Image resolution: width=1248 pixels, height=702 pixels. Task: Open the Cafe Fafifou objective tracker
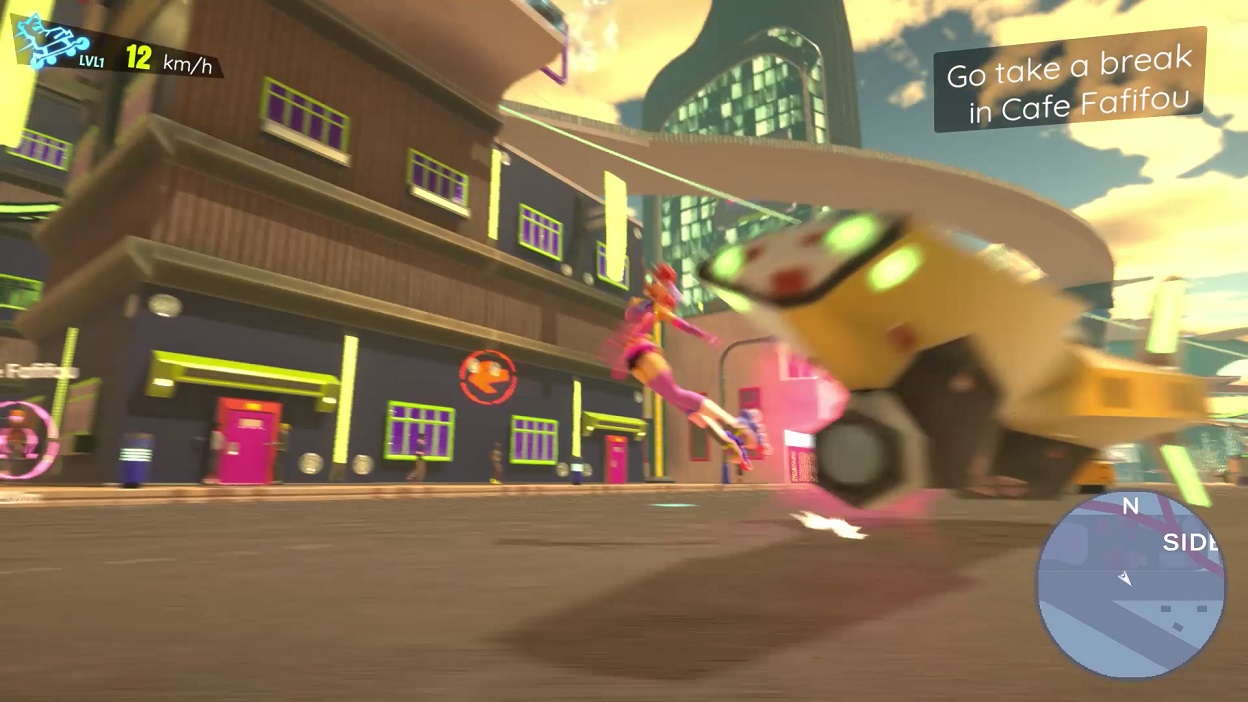pyautogui.click(x=1070, y=80)
